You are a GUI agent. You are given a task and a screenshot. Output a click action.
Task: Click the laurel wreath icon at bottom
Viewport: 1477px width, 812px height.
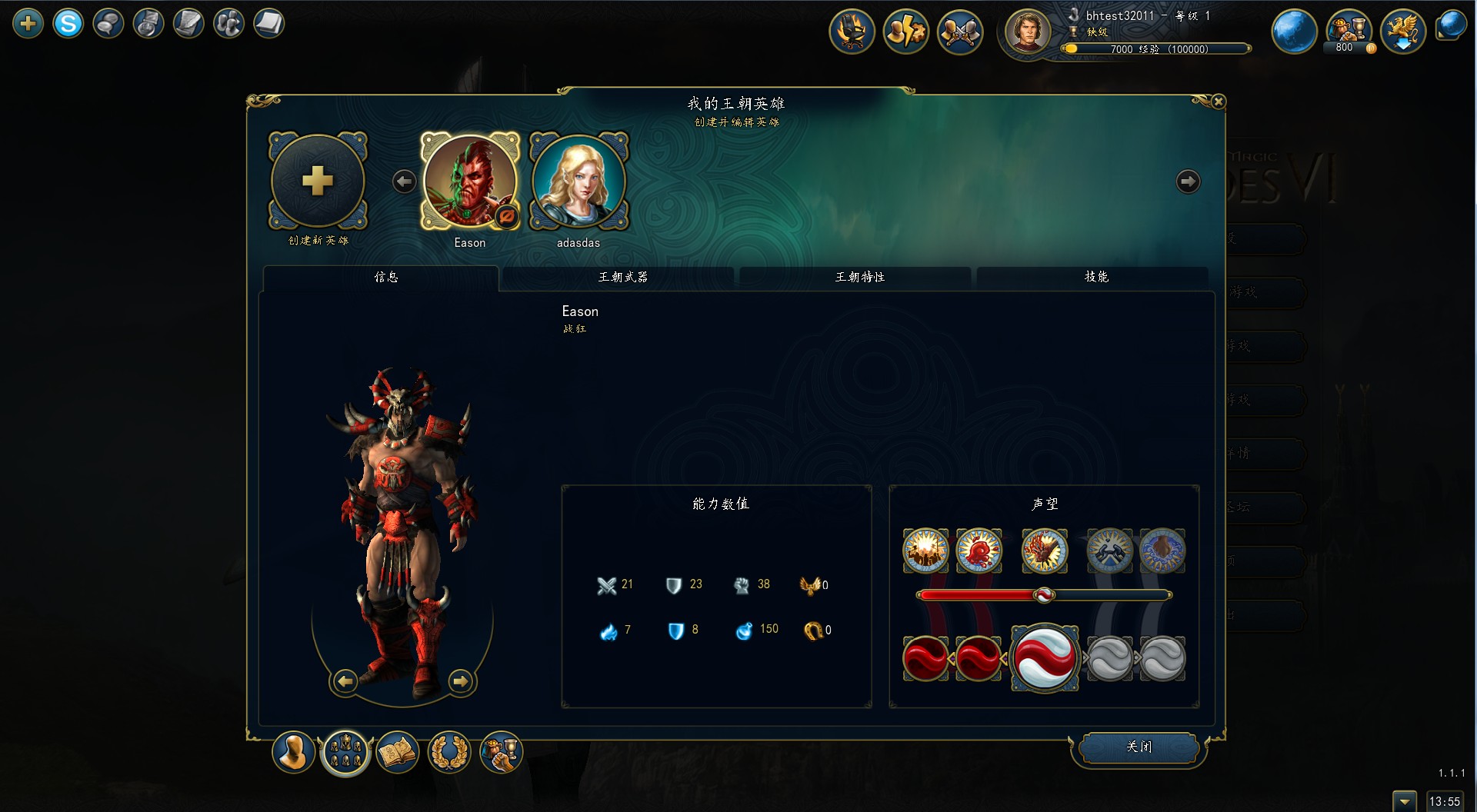click(449, 752)
